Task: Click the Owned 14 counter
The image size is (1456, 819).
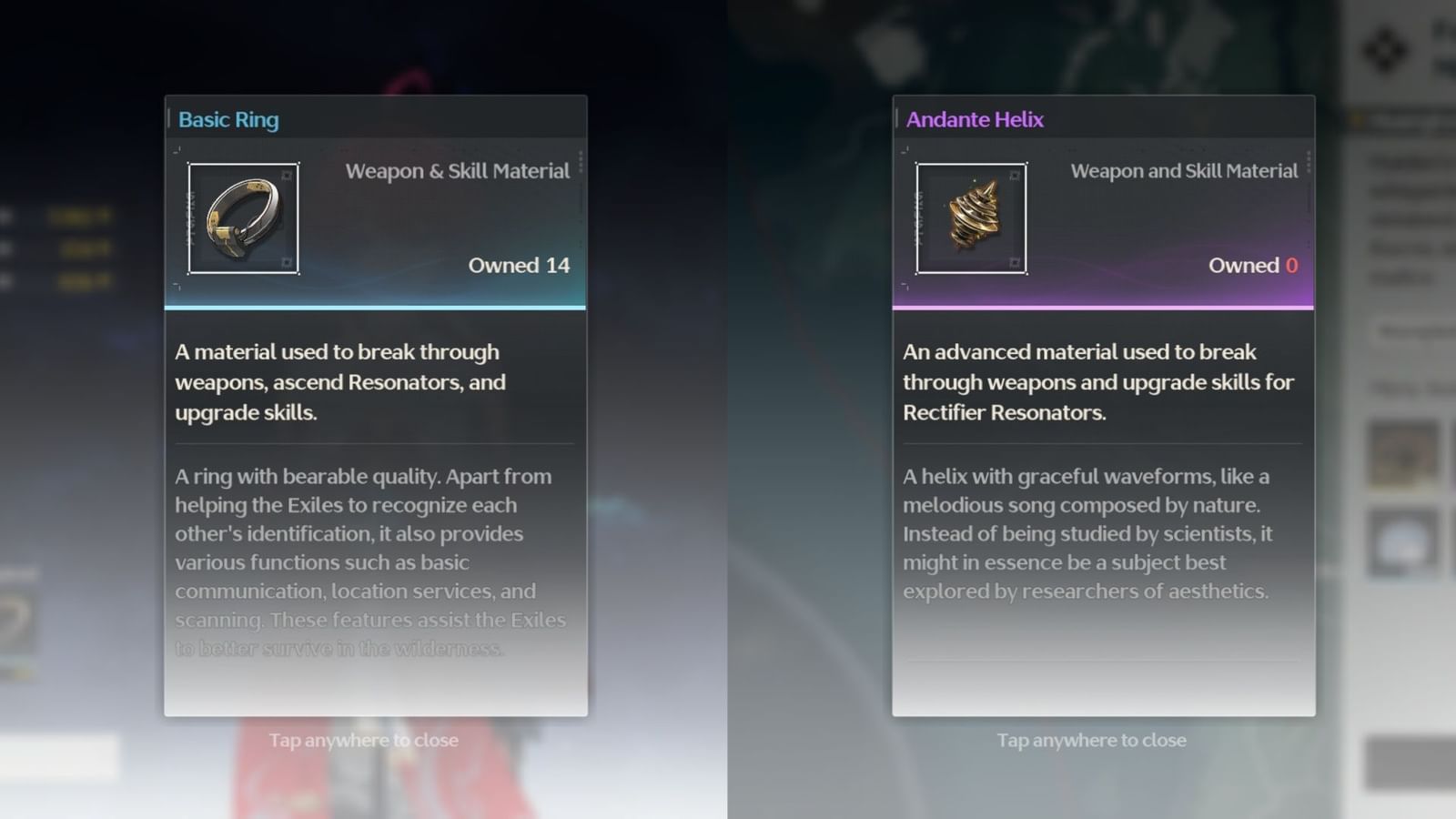Action: pos(519,266)
